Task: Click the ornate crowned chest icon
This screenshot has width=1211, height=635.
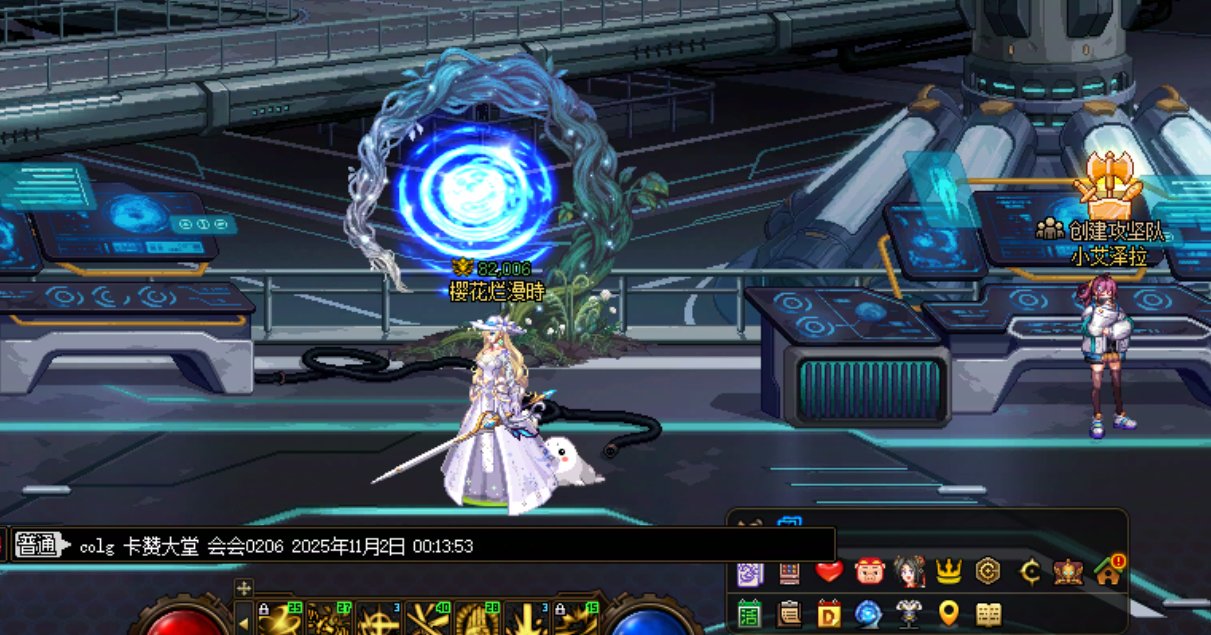Action: pyautogui.click(x=1068, y=572)
